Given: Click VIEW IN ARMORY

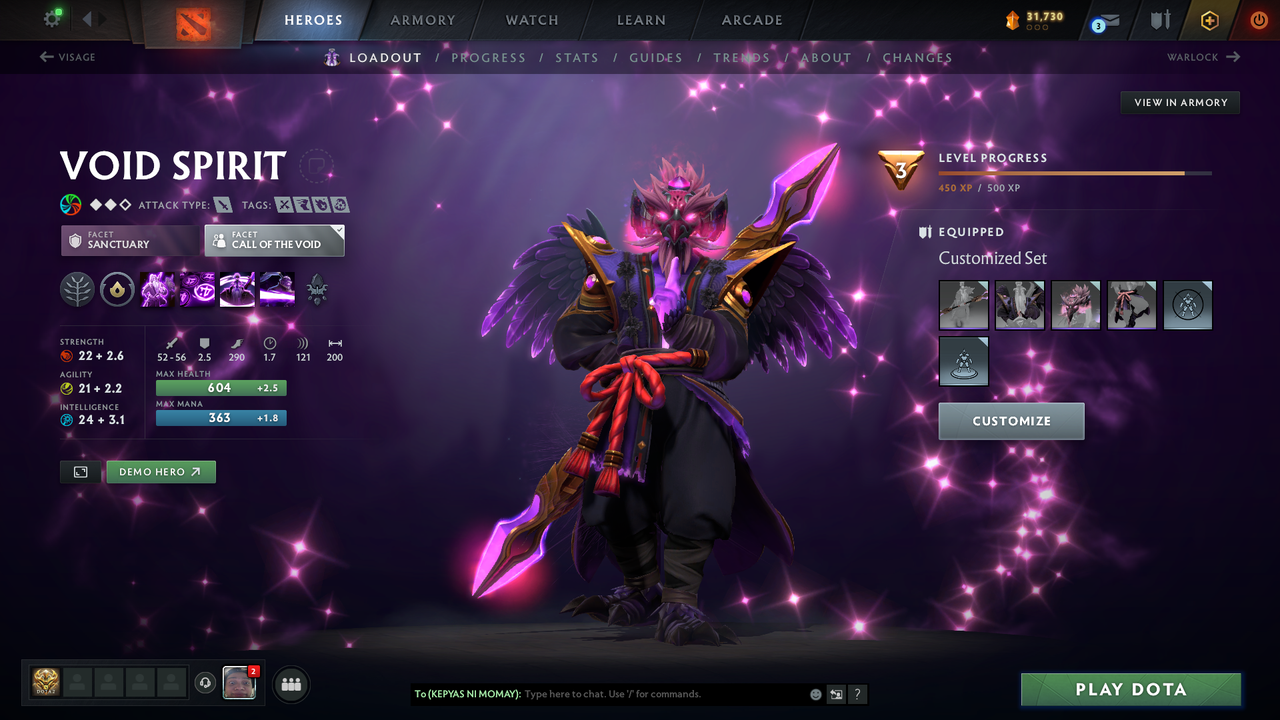Looking at the screenshot, I should pyautogui.click(x=1179, y=102).
